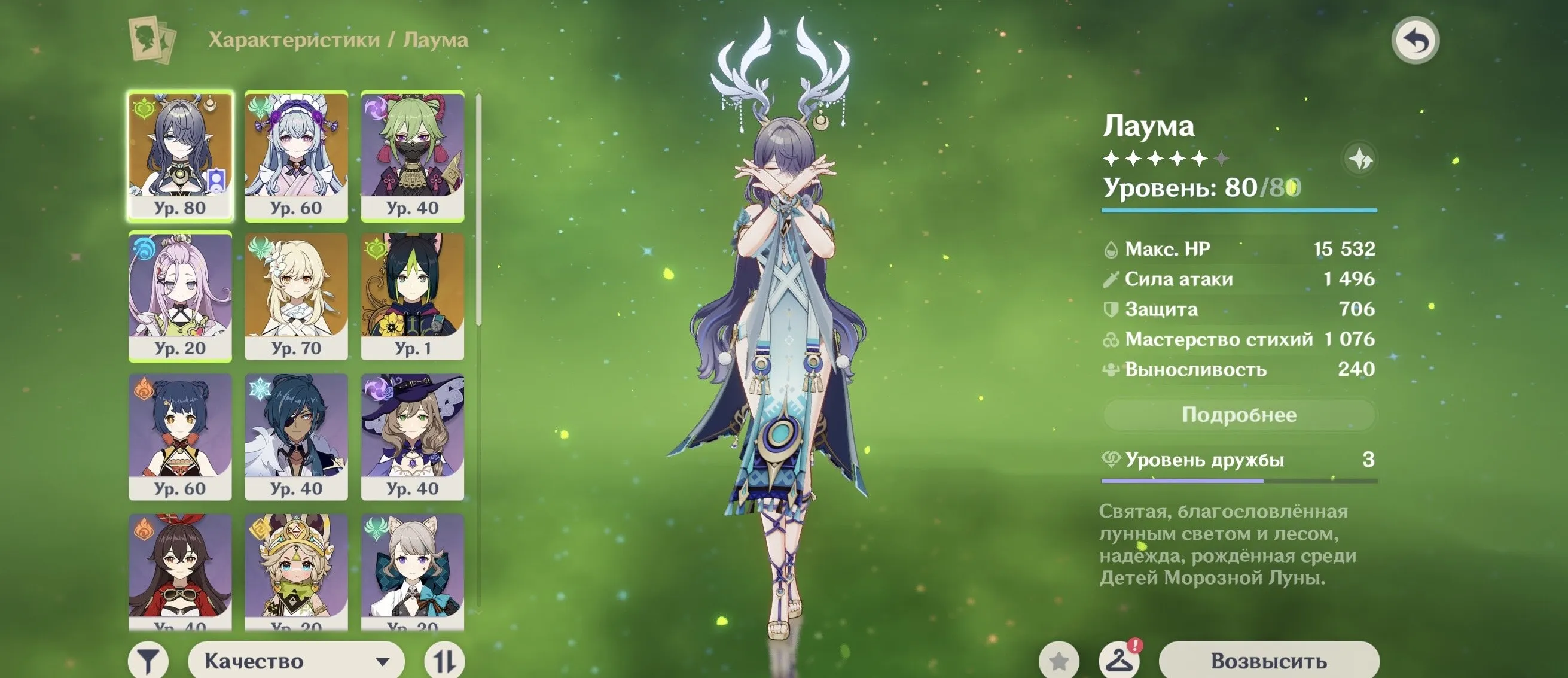This screenshot has height=678, width=1568.
Task: Open the character filter funnel
Action: (x=148, y=661)
